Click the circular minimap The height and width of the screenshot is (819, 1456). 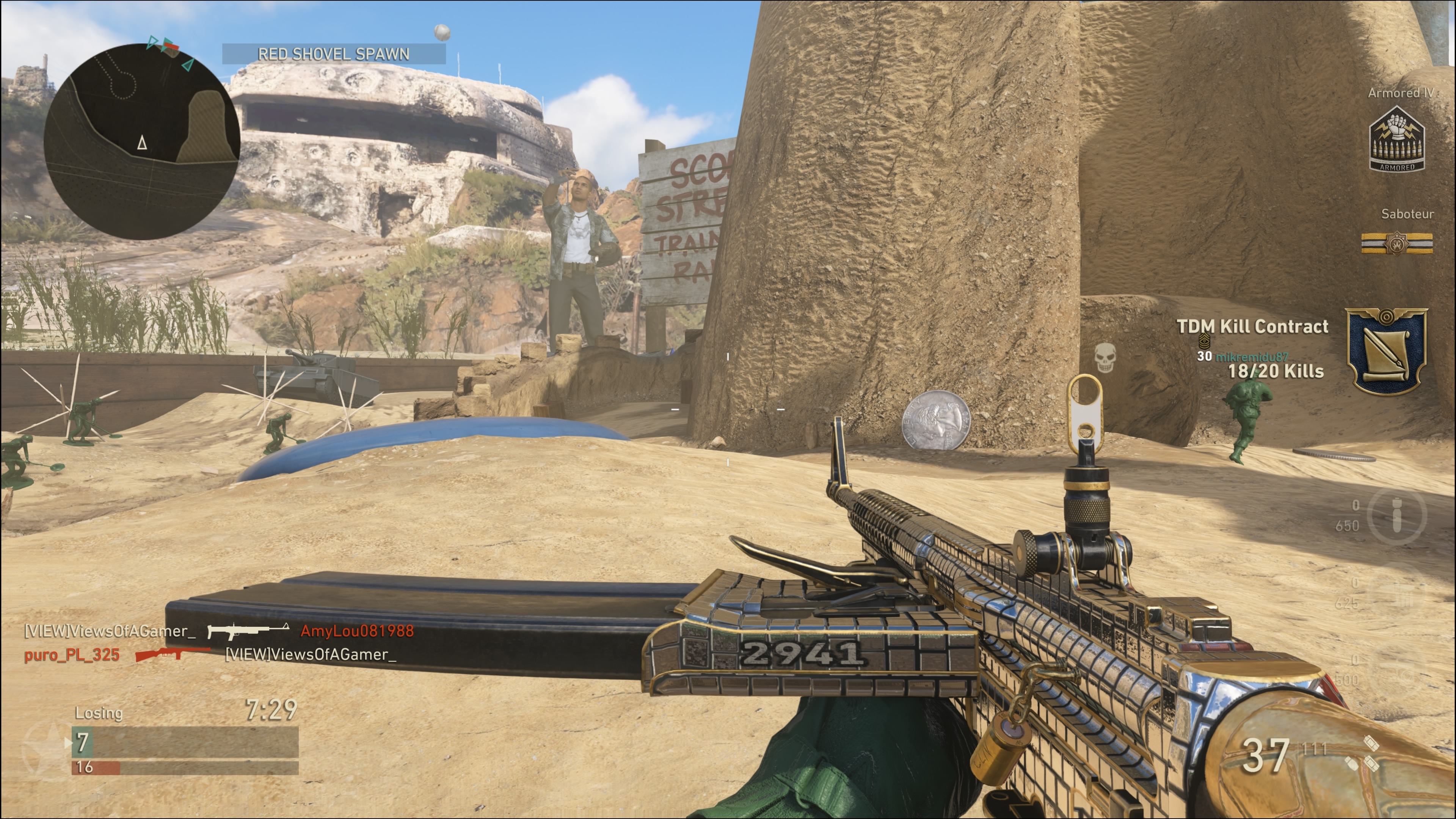click(141, 141)
